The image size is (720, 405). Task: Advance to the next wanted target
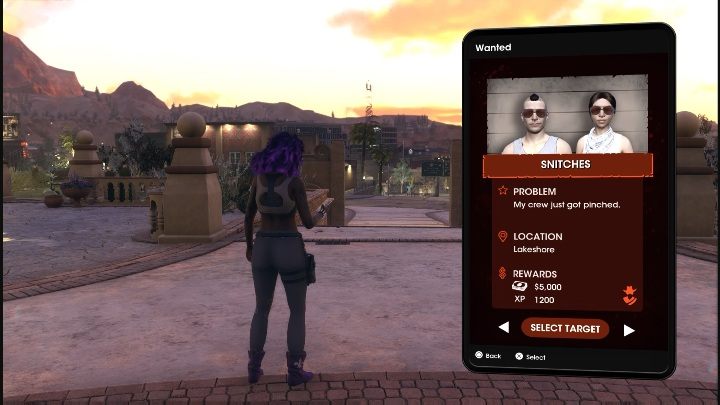coord(629,329)
